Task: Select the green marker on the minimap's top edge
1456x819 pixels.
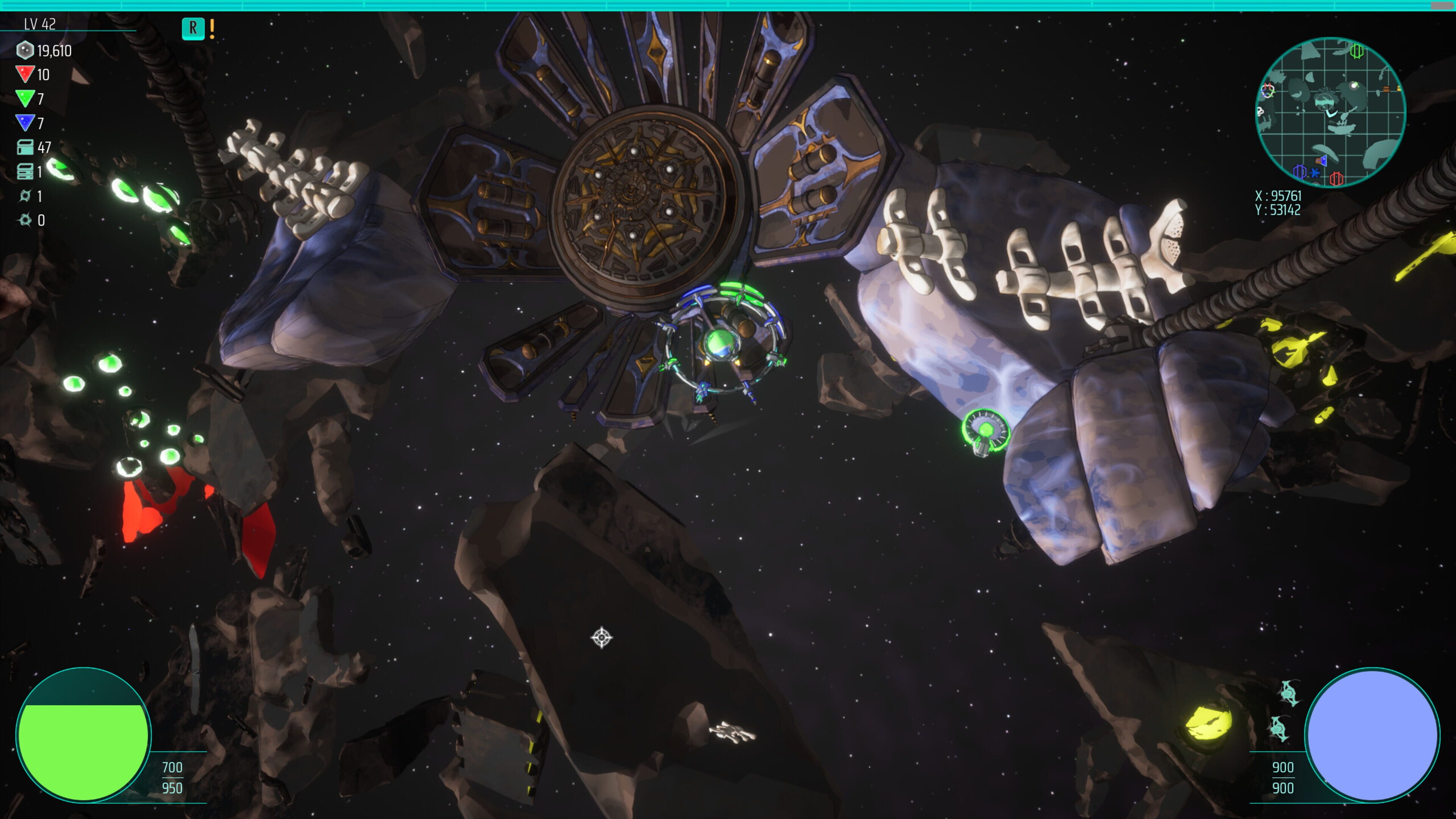Action: click(1357, 52)
